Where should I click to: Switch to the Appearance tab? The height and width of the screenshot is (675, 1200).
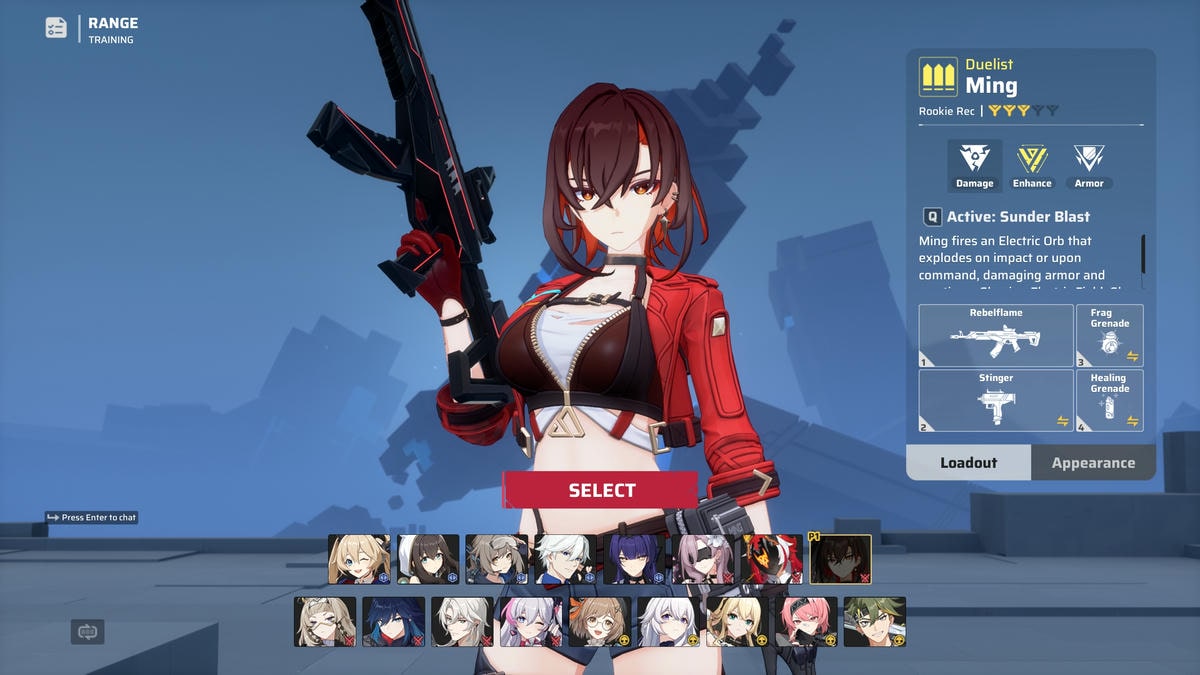coord(1092,463)
